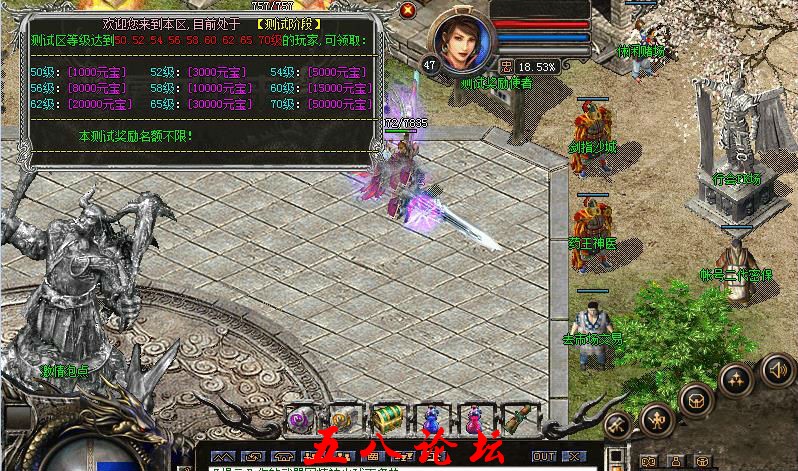Toggle sound with the speaker button

(777, 369)
